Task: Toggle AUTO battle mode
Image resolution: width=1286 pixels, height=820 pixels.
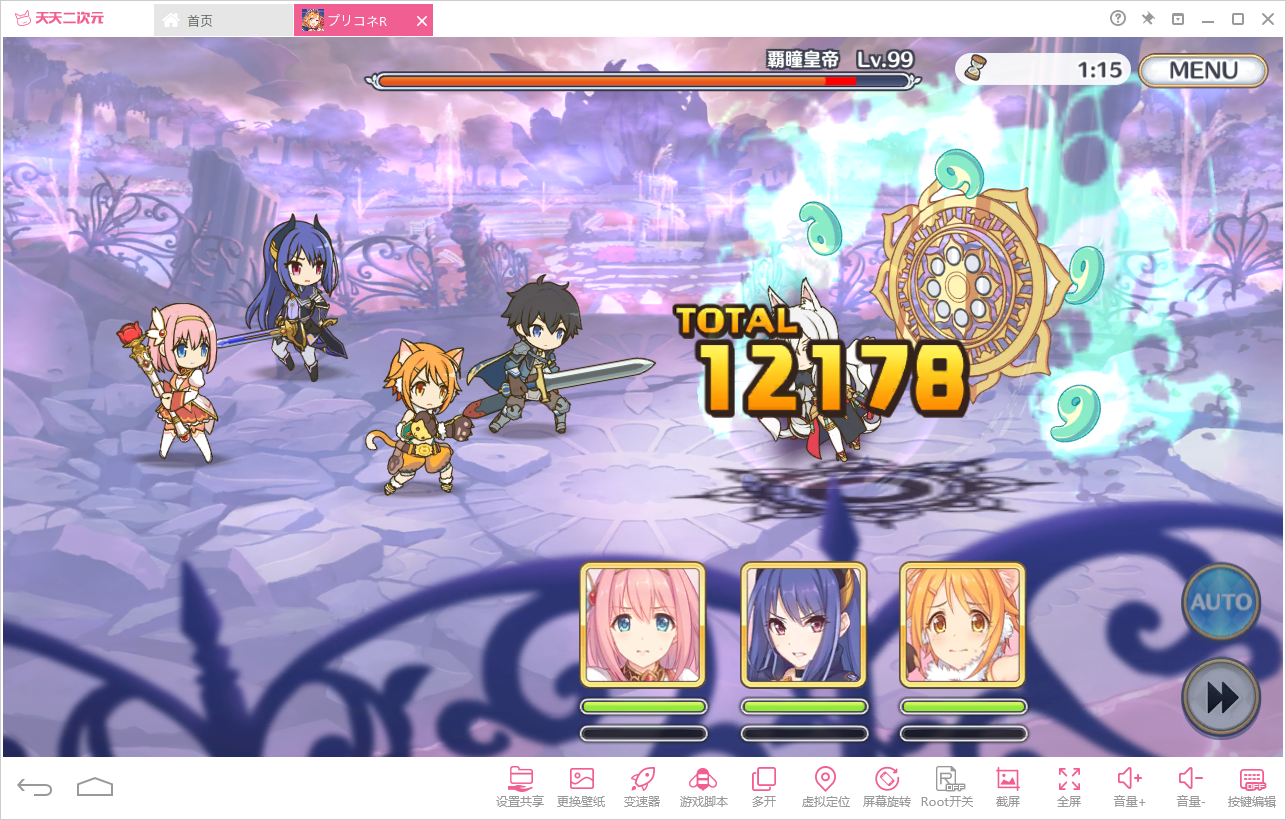Action: click(1220, 602)
